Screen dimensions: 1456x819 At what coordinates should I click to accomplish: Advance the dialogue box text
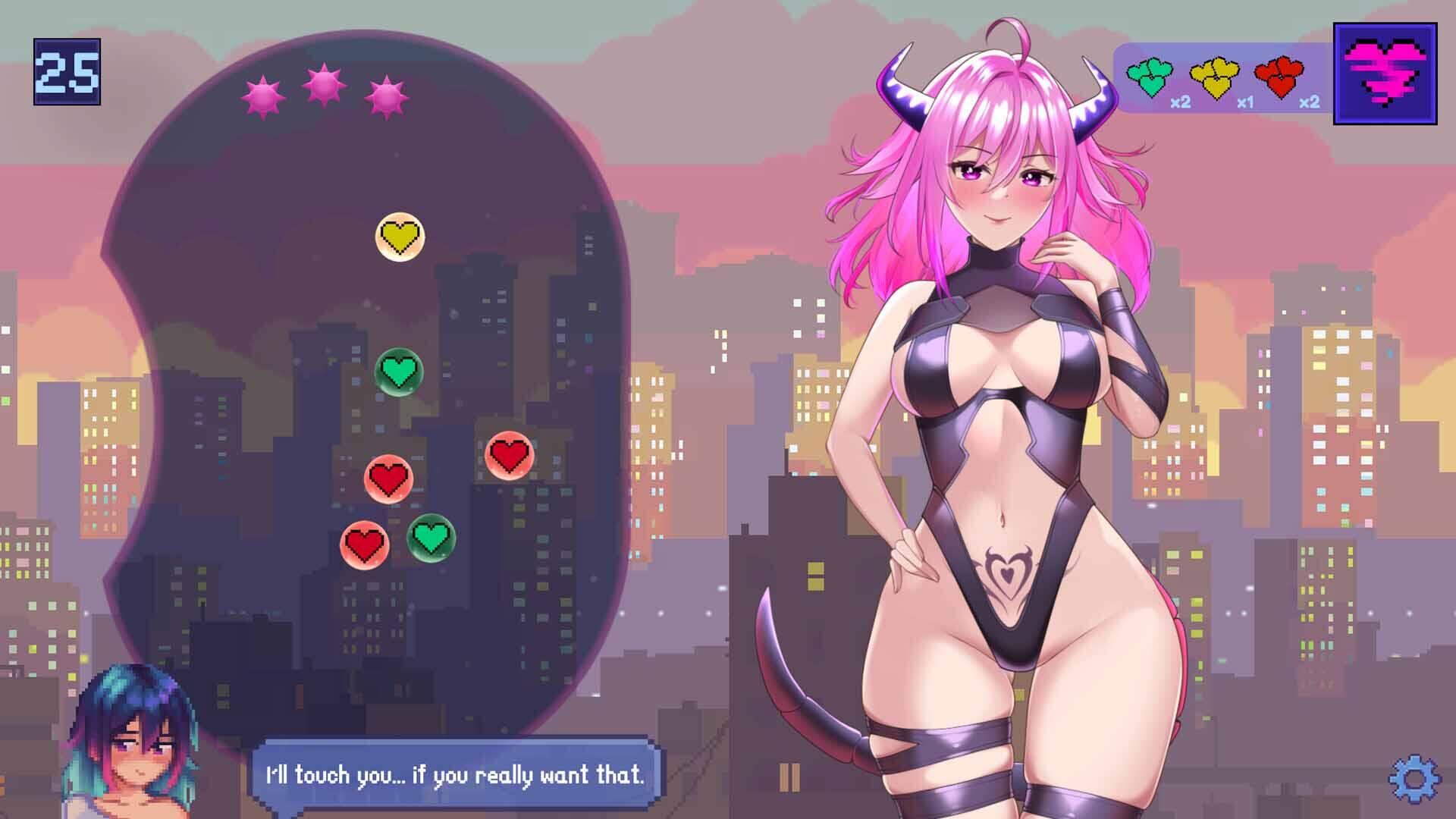click(x=453, y=775)
